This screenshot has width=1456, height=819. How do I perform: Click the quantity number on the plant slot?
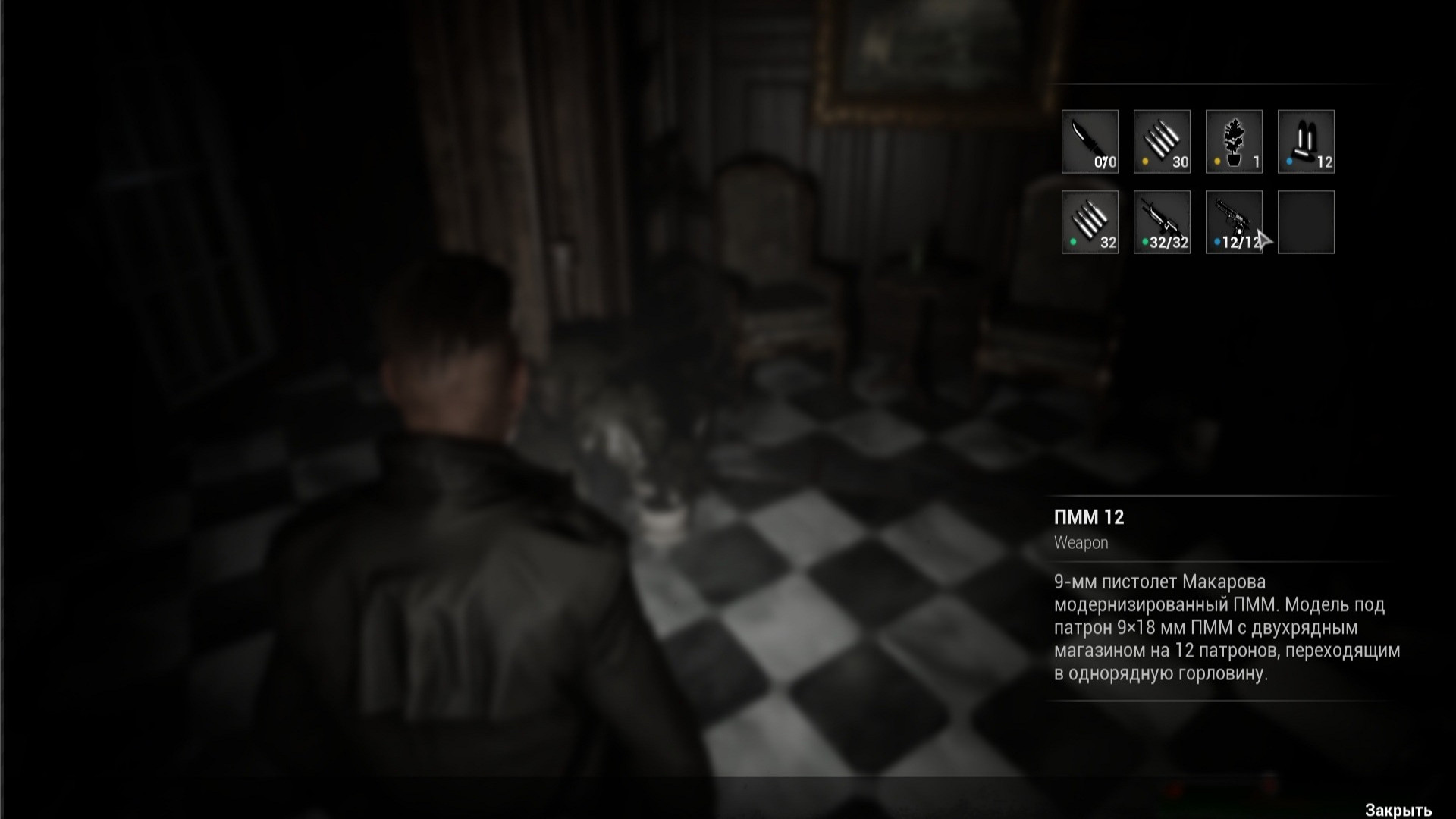[x=1255, y=162]
